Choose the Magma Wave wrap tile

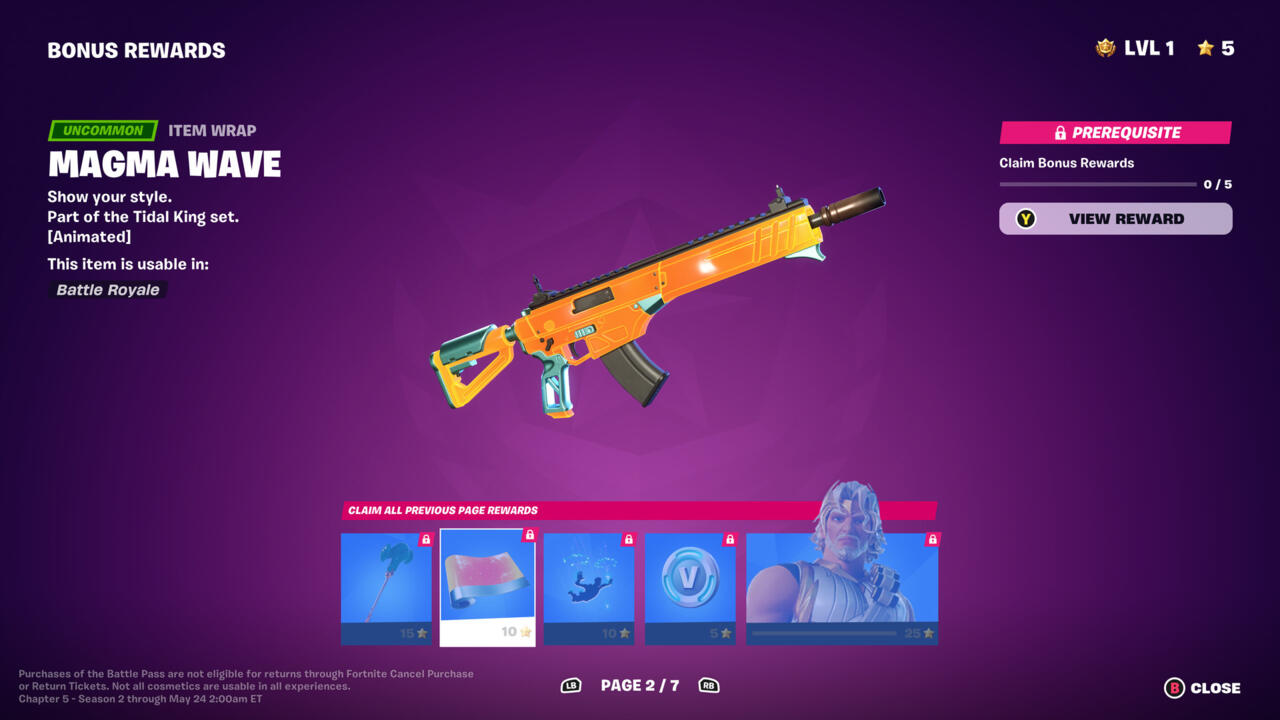pos(487,588)
